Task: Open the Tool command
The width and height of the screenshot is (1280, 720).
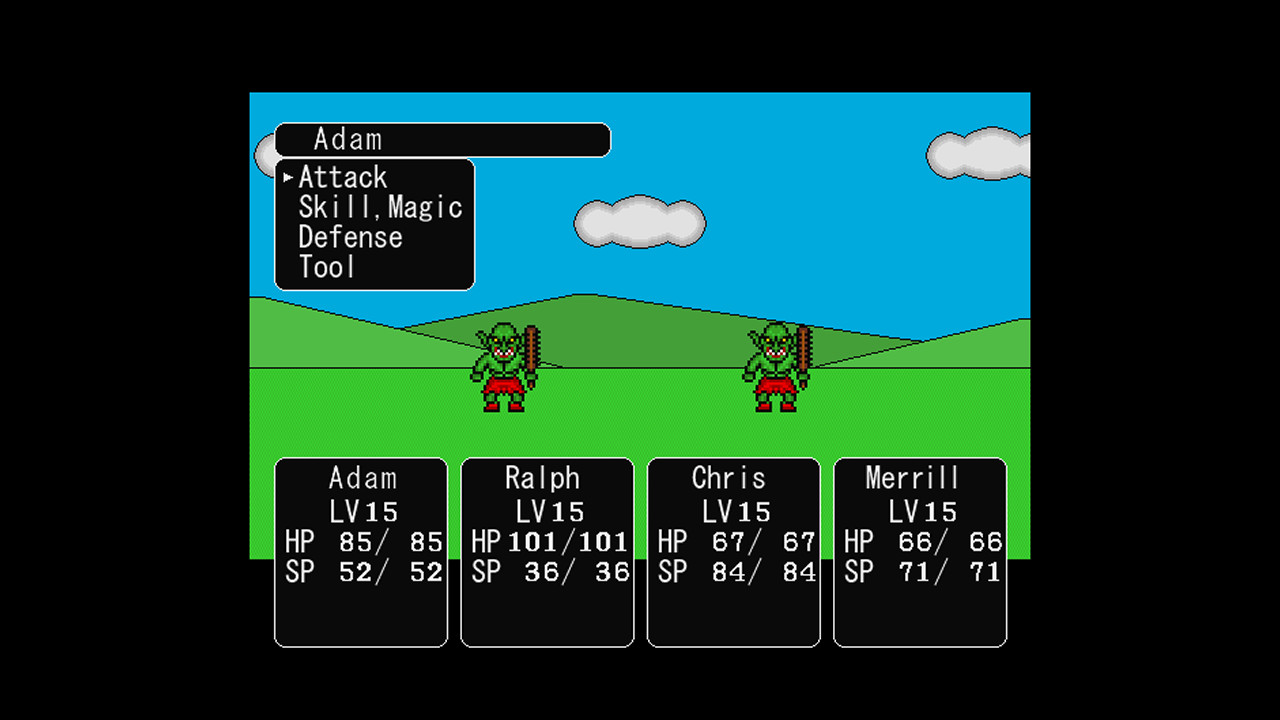Action: (326, 267)
